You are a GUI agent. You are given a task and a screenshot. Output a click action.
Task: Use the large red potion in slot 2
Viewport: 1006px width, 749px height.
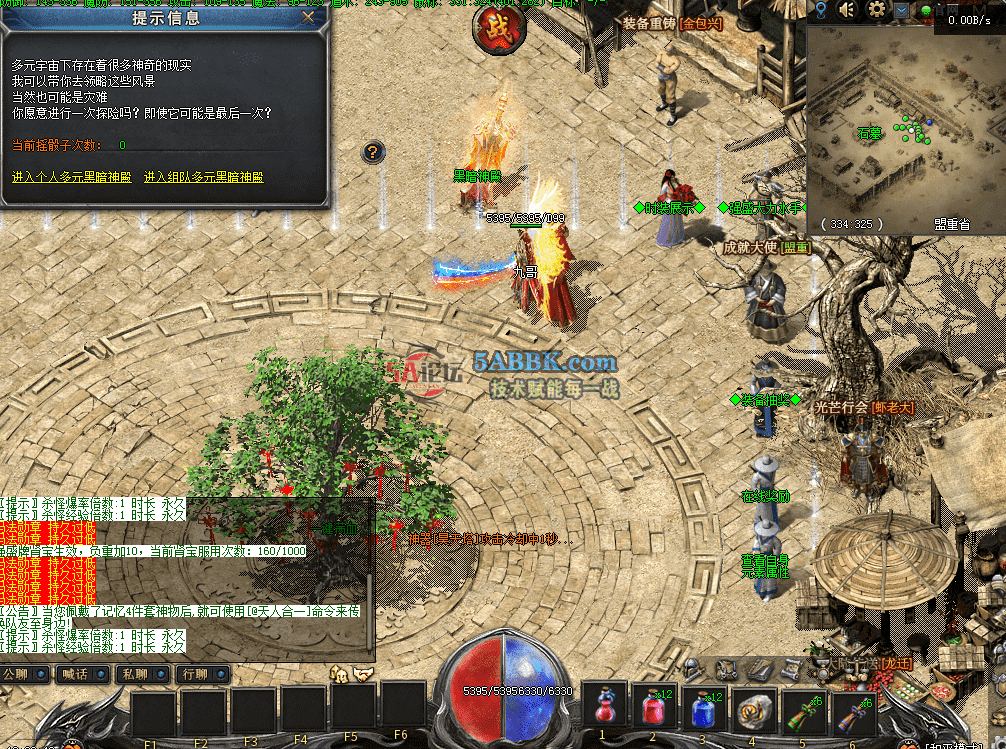click(653, 710)
